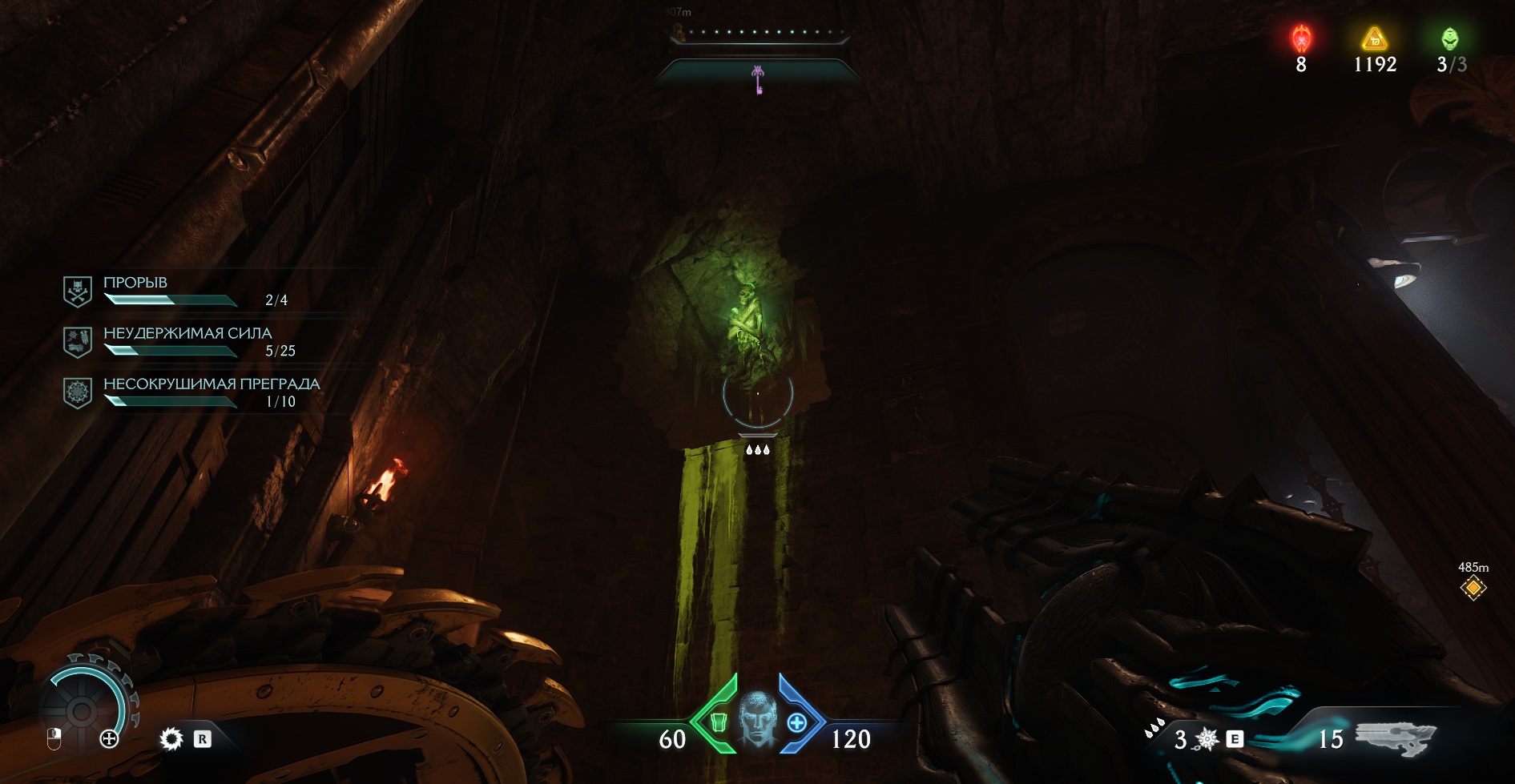This screenshot has width=1515, height=784.
Task: Select the Slayer face portrait
Action: click(757, 720)
